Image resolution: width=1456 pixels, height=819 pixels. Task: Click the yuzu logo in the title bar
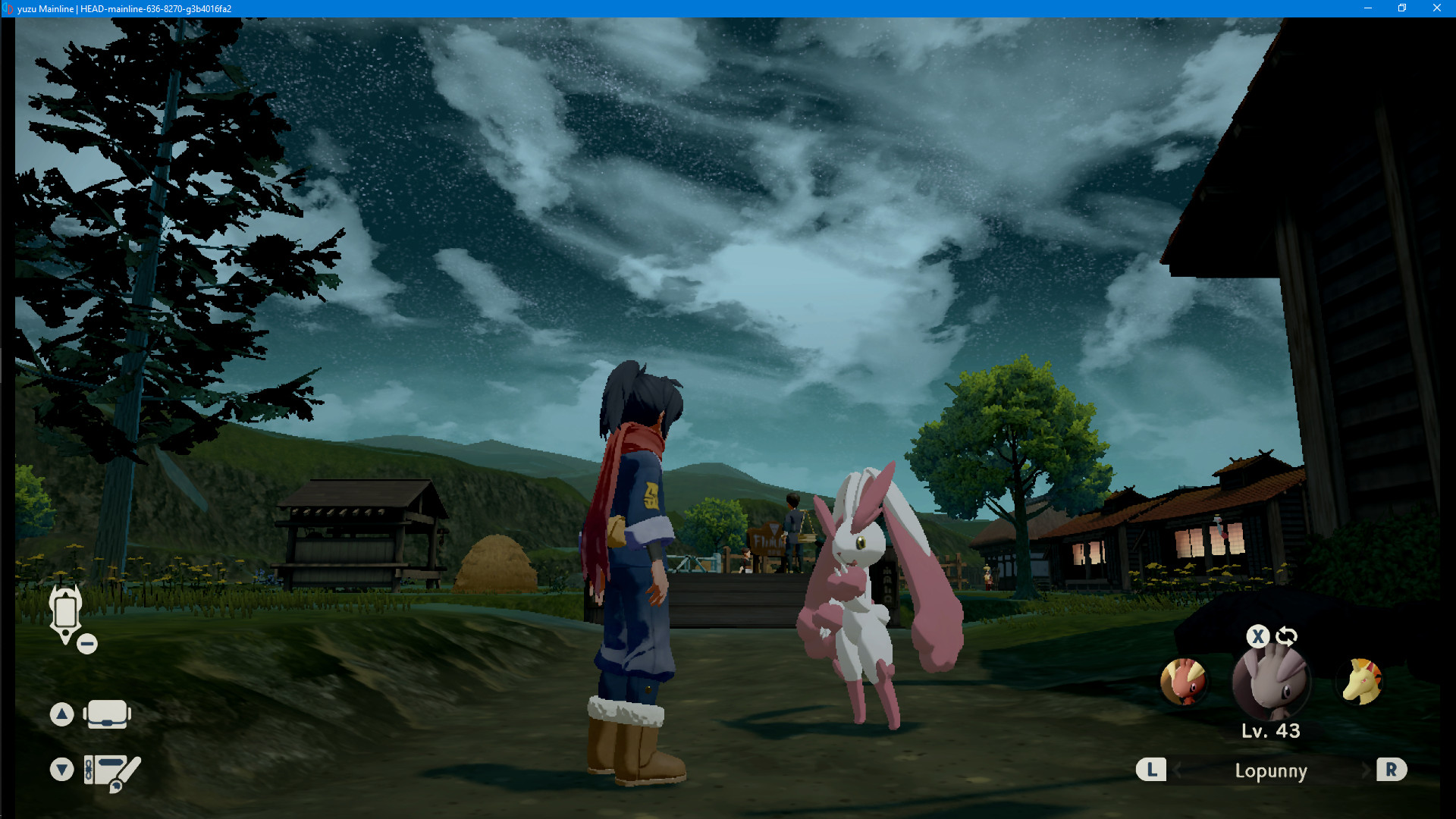pyautogui.click(x=8, y=8)
